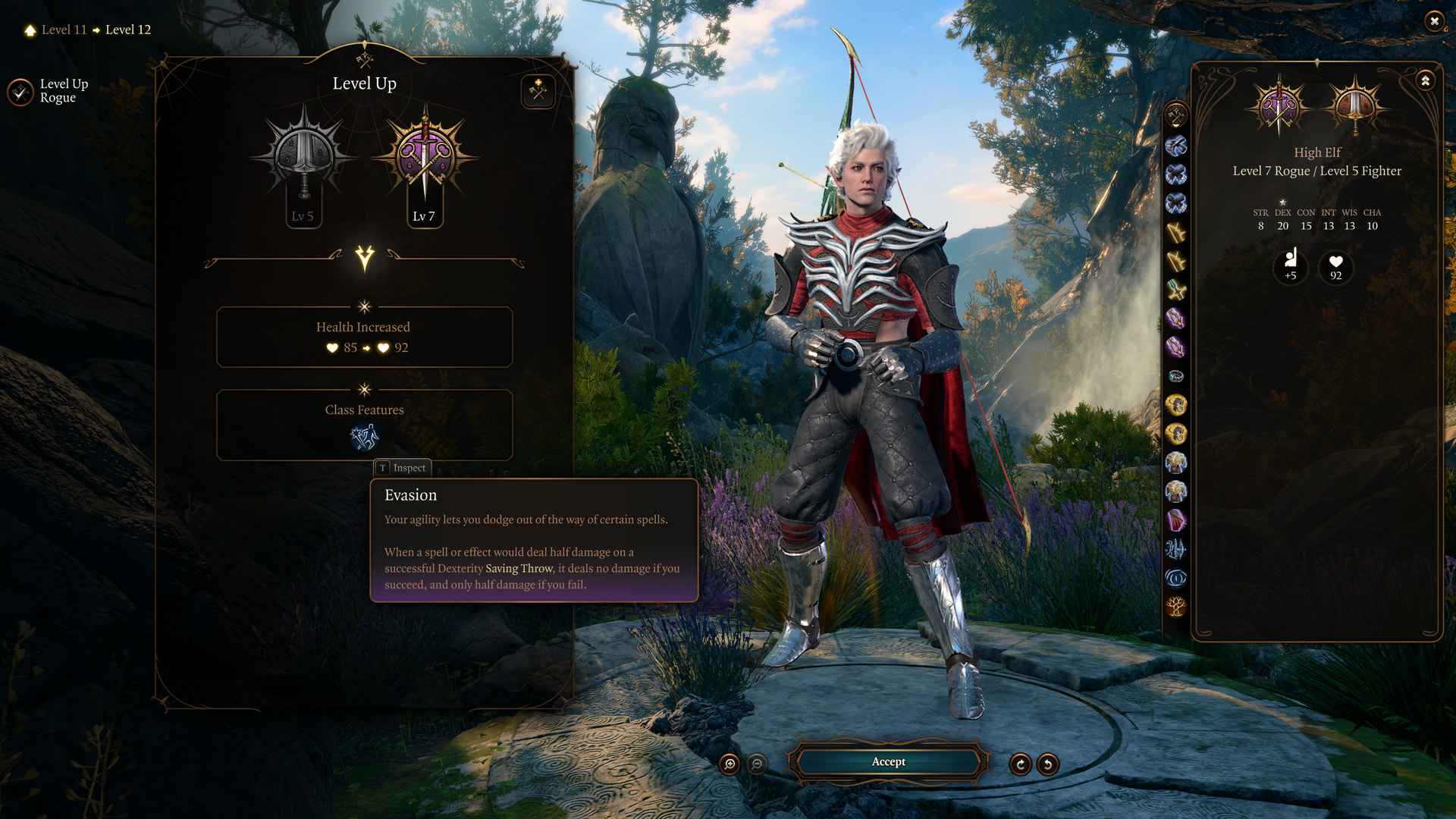The width and height of the screenshot is (1456, 819).
Task: Click the eye icon in the sidebar
Action: 1176,579
